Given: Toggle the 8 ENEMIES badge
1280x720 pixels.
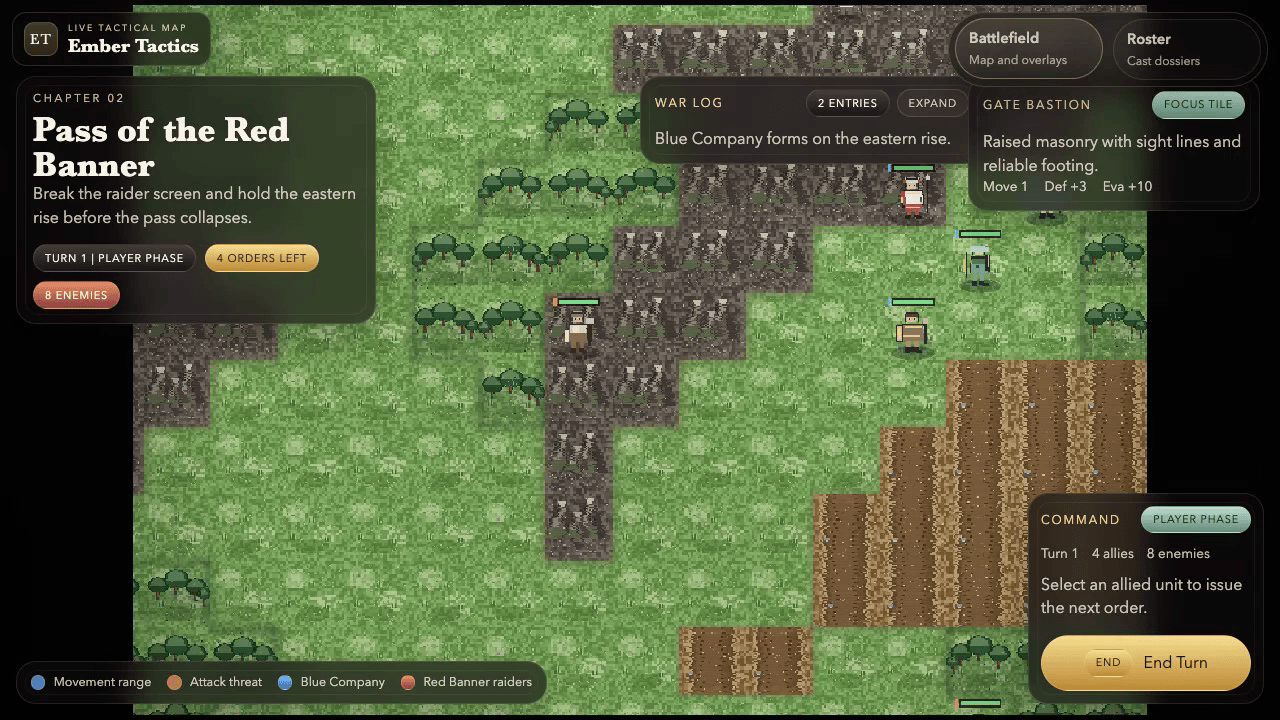Looking at the screenshot, I should (x=76, y=294).
